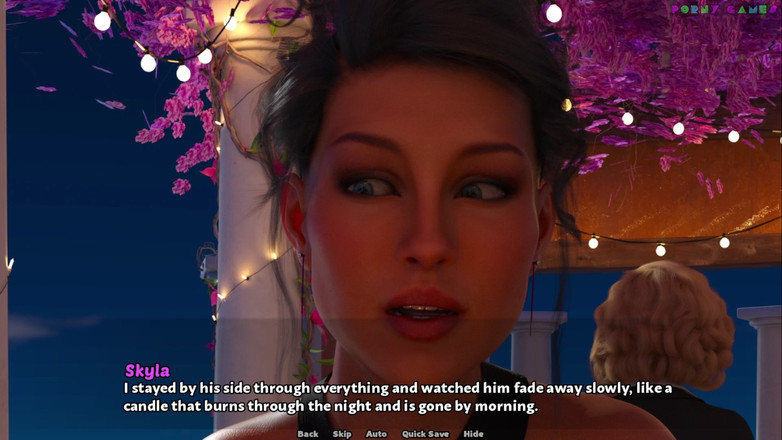Enable Auto dialogue advance
The image size is (782, 440).
click(x=376, y=434)
